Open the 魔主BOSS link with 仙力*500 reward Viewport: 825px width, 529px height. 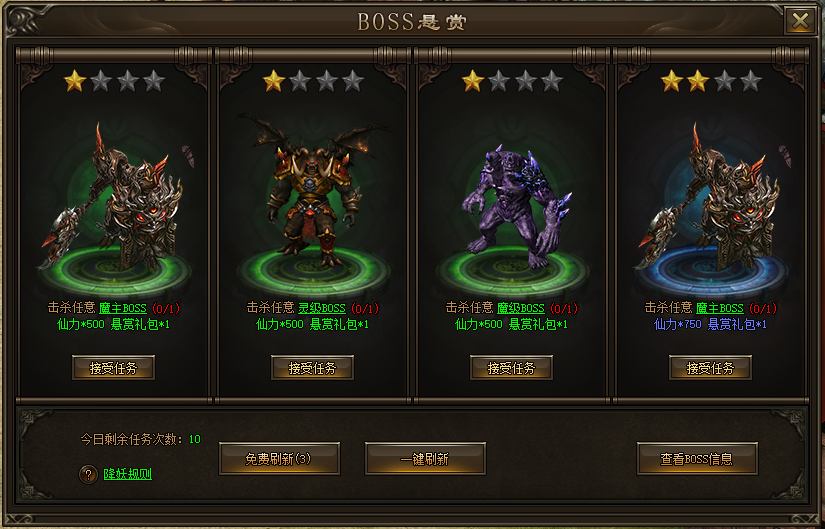point(122,308)
